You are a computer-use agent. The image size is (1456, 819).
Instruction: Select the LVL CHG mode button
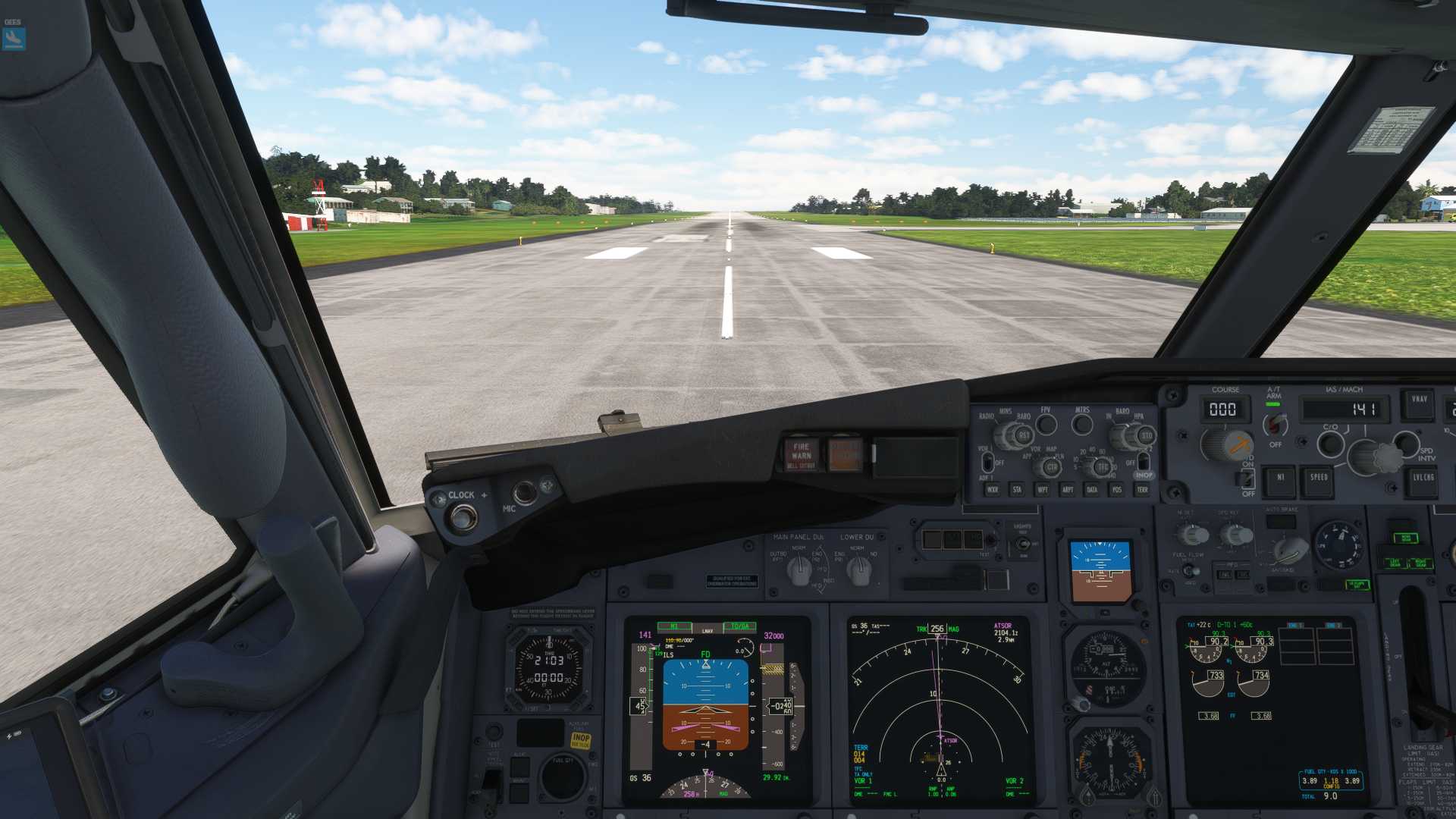coord(1423,479)
